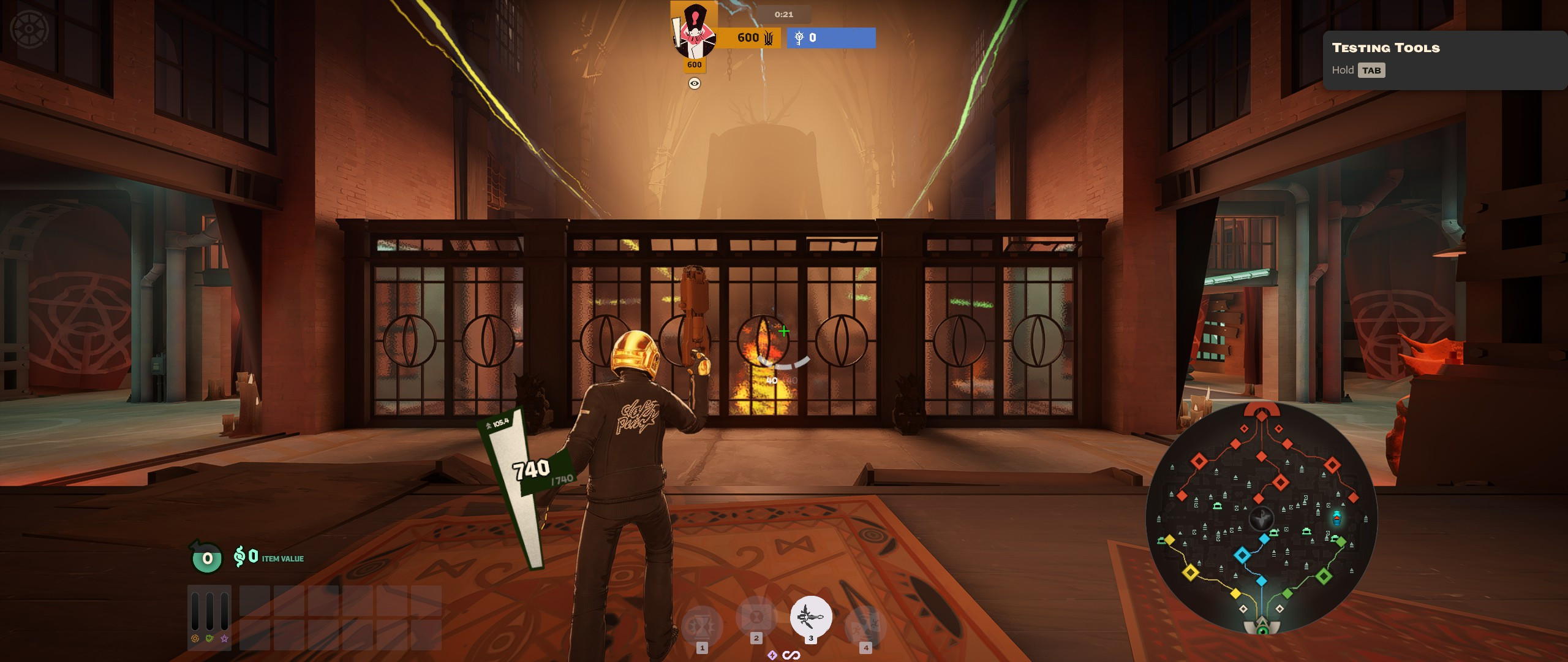Select the orange weapon category icon
Image resolution: width=1568 pixels, height=662 pixels.
tap(195, 639)
